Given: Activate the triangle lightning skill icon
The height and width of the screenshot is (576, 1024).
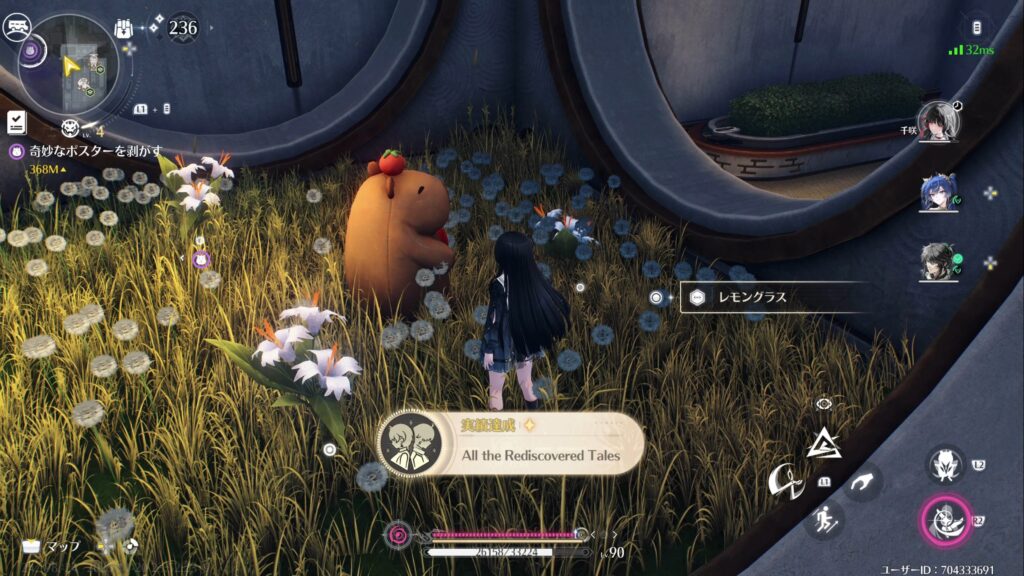Looking at the screenshot, I should (x=824, y=441).
